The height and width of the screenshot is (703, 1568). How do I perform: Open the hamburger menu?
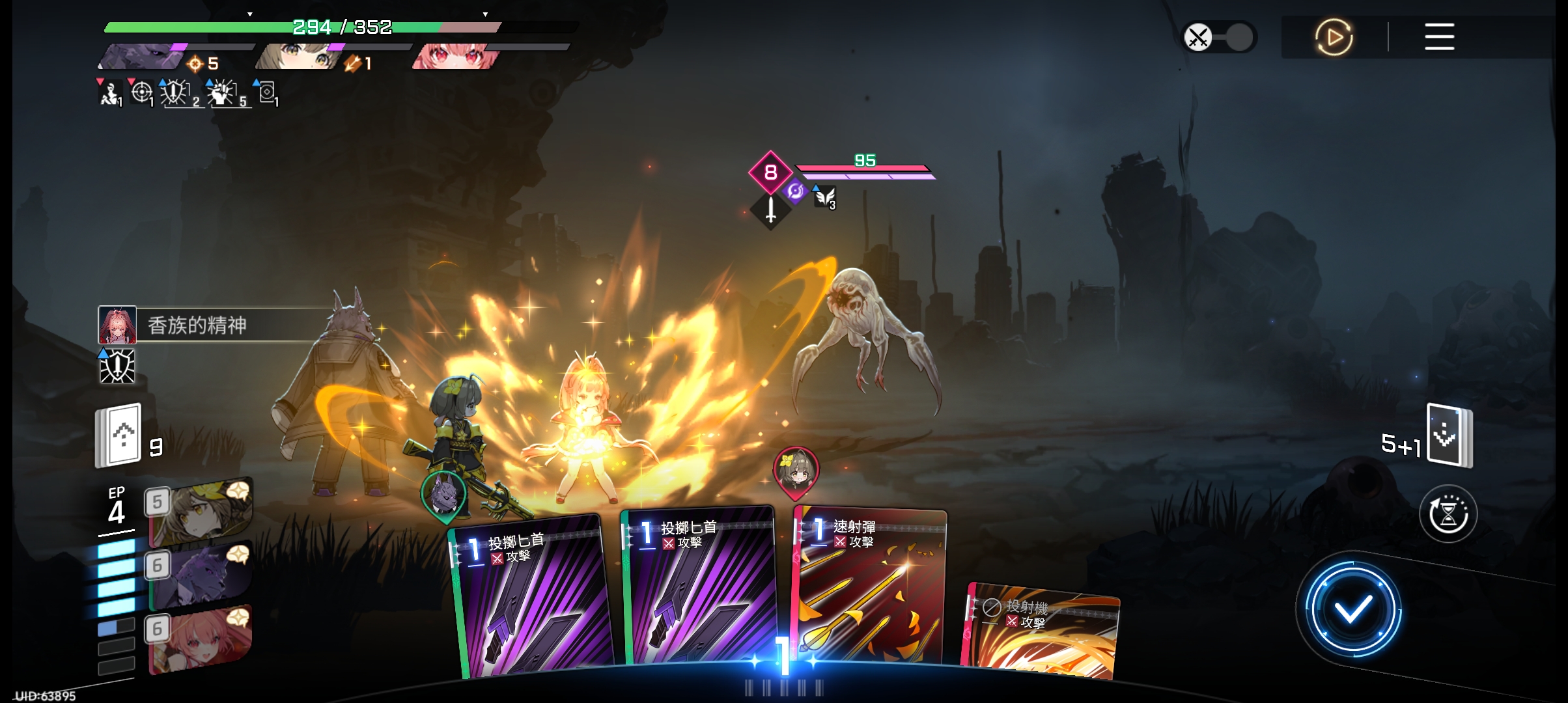click(x=1439, y=37)
